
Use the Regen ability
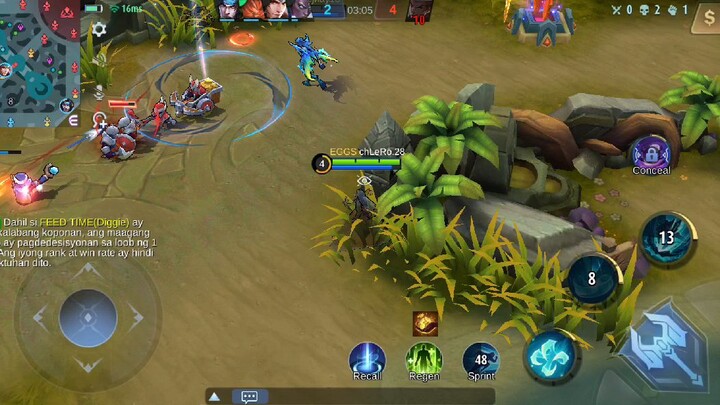coord(424,358)
